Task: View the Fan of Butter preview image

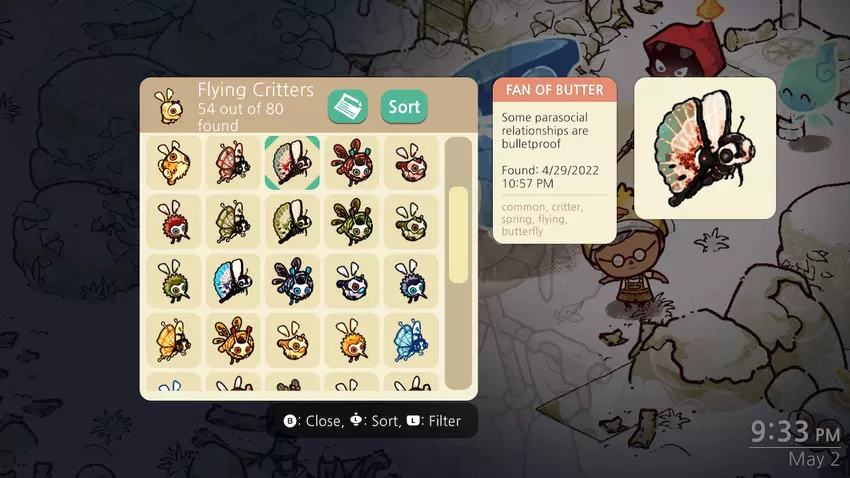Action: point(705,148)
